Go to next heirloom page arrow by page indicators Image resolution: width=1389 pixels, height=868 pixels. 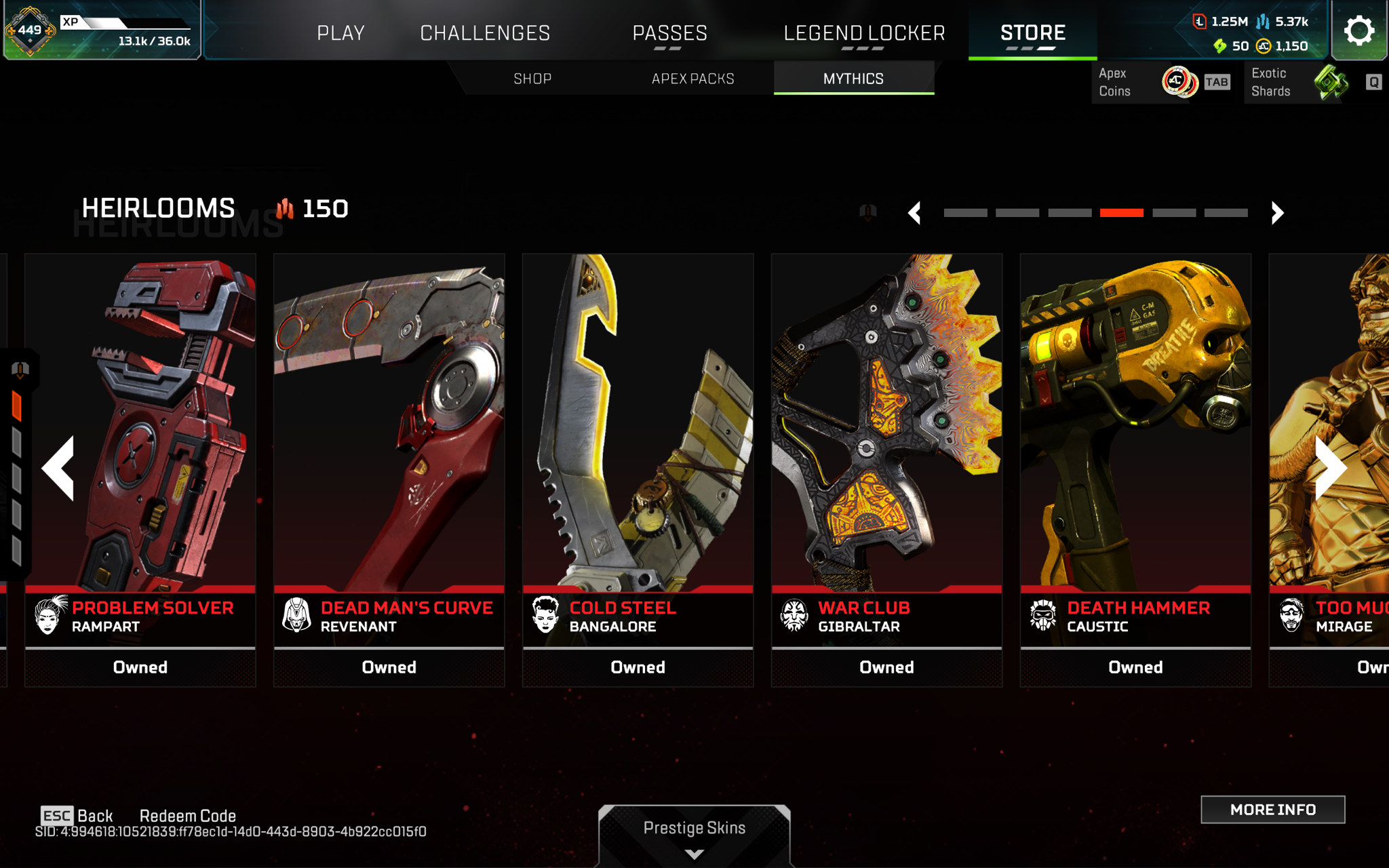tap(1277, 213)
